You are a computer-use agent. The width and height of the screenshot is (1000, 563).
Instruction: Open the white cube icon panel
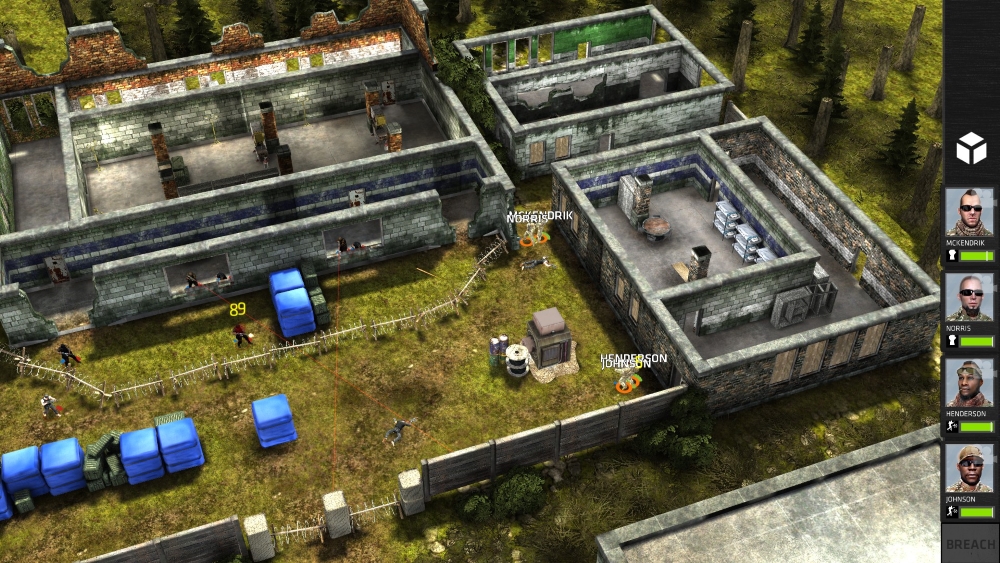pyautogui.click(x=970, y=150)
